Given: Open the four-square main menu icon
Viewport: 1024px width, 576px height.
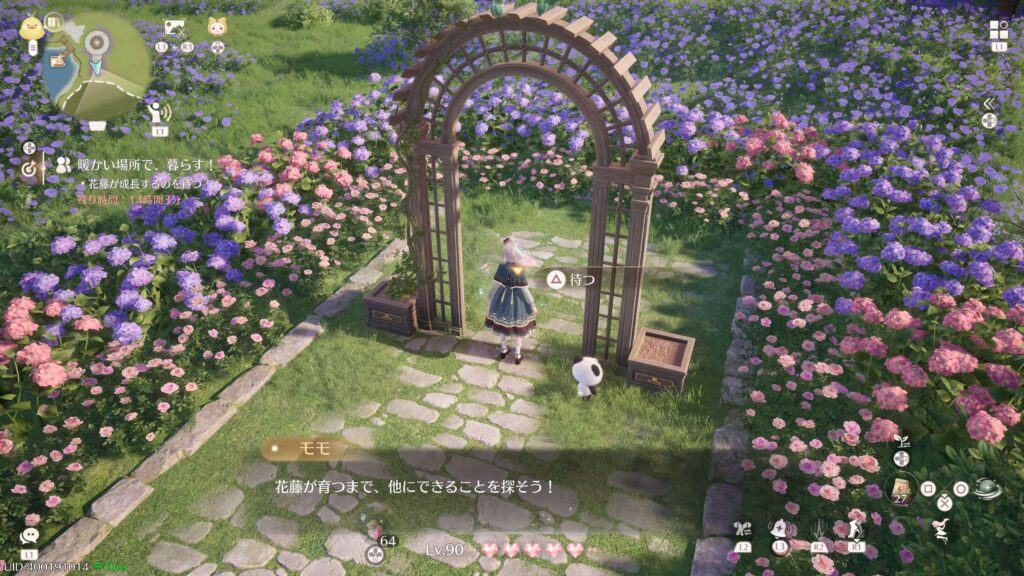Looking at the screenshot, I should click(998, 29).
